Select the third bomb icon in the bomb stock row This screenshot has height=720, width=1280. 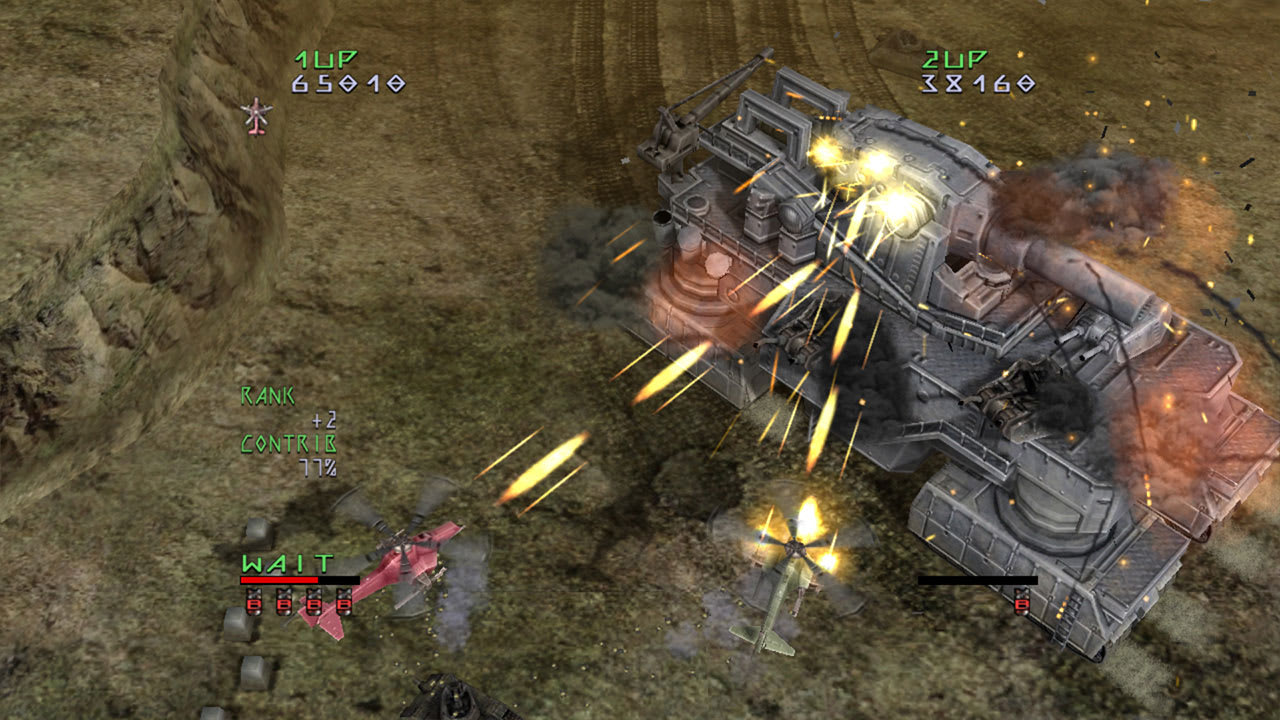(313, 603)
